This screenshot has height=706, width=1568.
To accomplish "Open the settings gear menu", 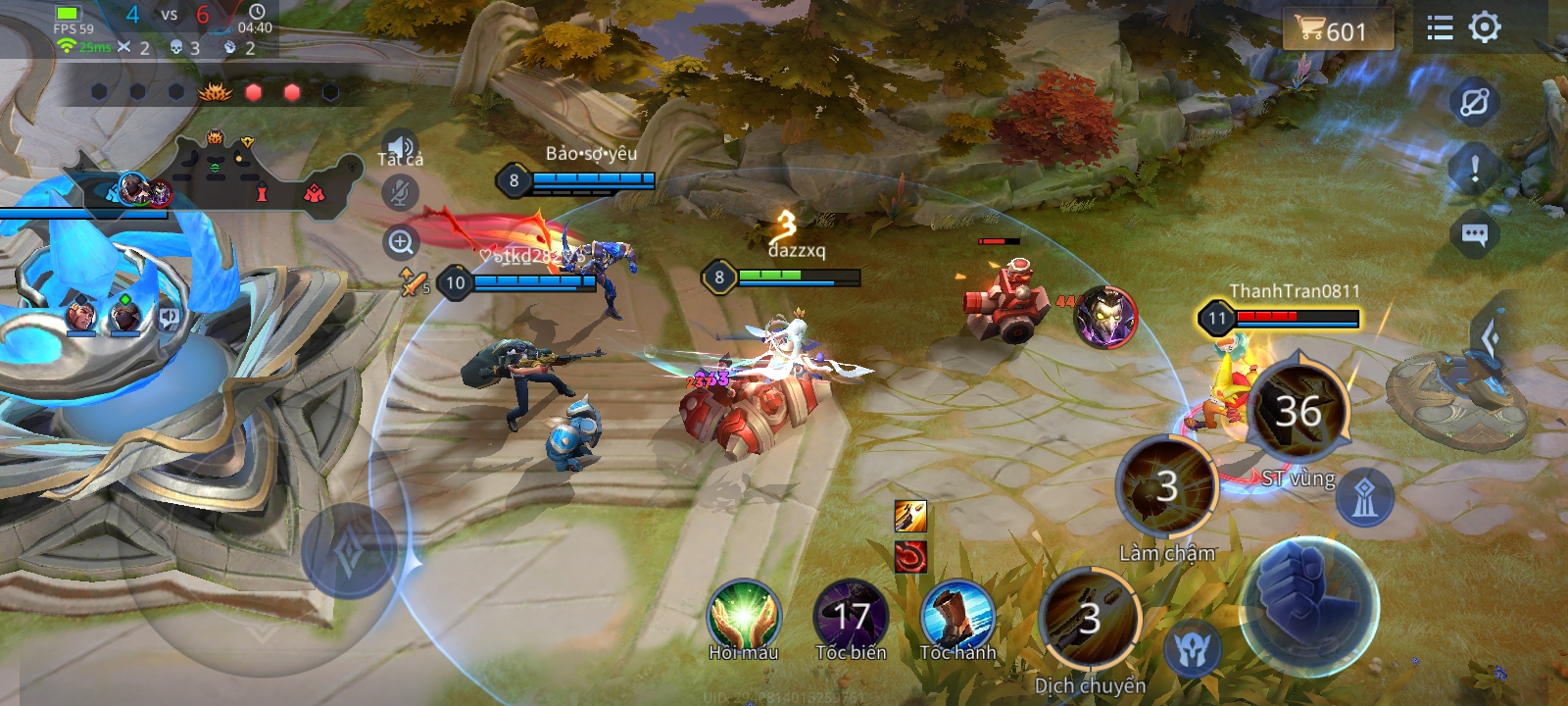I will (x=1485, y=27).
